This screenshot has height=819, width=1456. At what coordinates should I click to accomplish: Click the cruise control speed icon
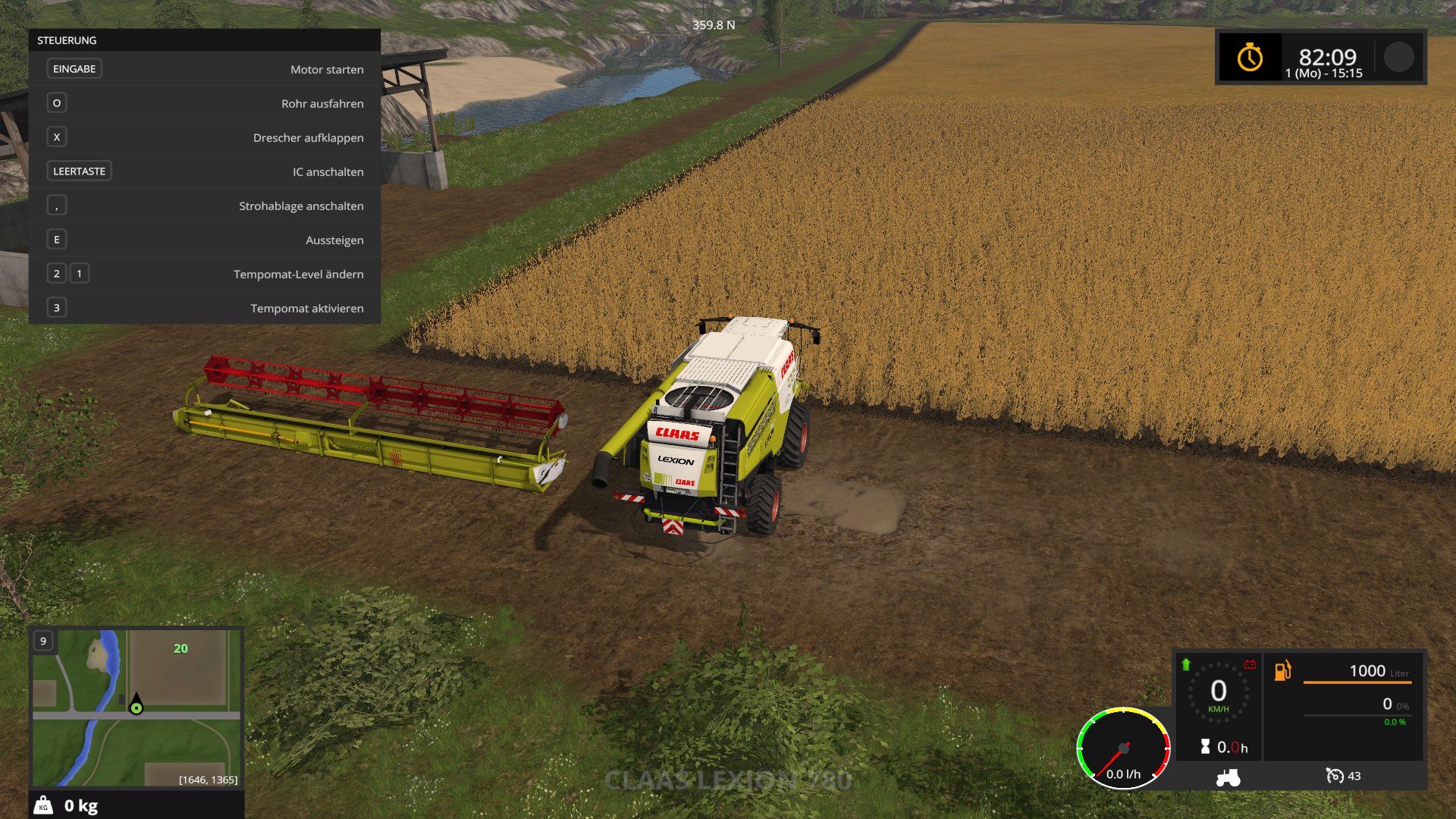[1334, 776]
